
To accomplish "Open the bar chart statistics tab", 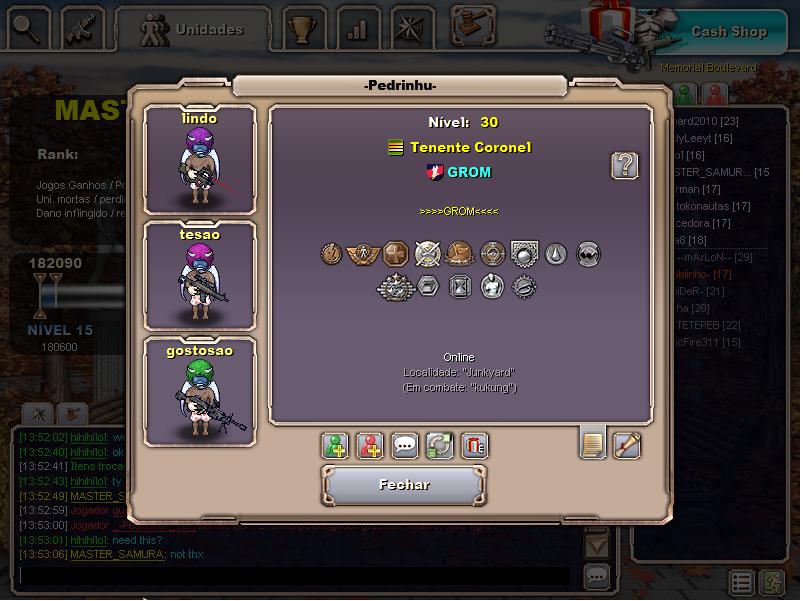I will (356, 29).
